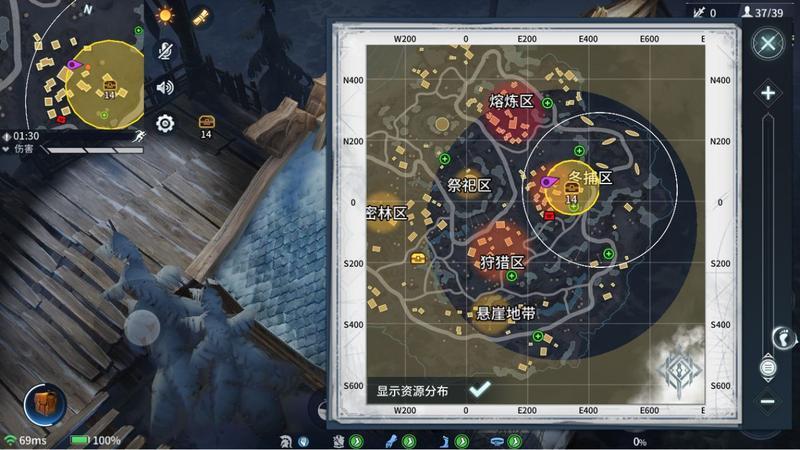Image resolution: width=800 pixels, height=450 pixels.
Task: Select the 祭祀区 region on map
Action: tap(468, 186)
